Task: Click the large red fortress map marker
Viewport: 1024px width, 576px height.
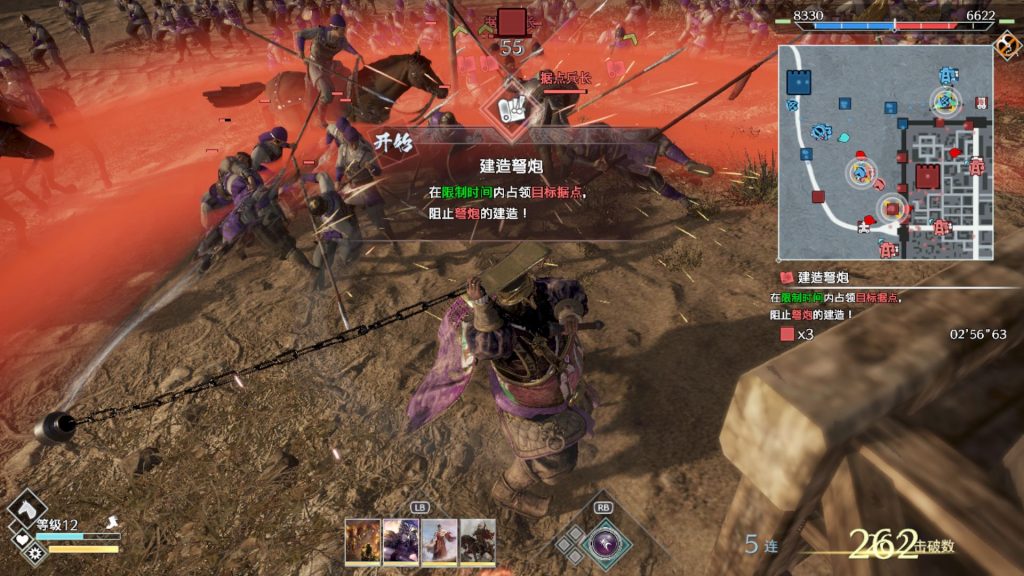Action: pyautogui.click(x=927, y=177)
